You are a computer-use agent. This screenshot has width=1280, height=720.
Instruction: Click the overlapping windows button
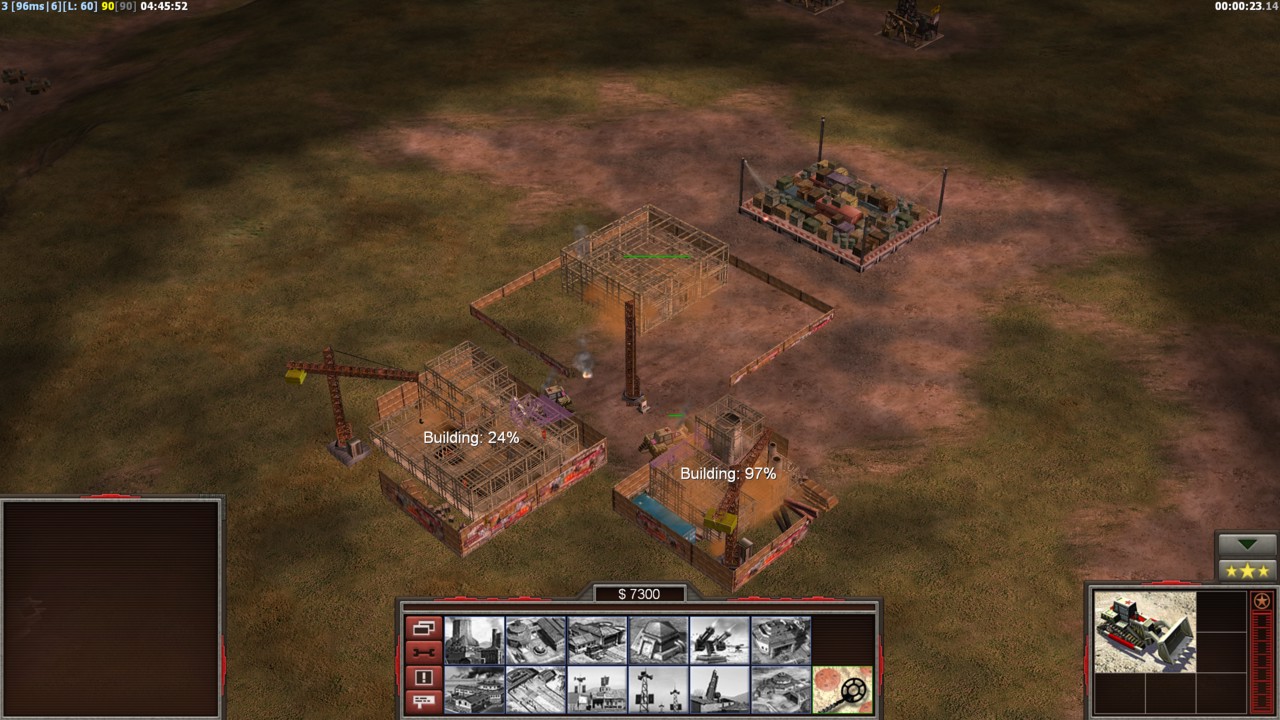(x=423, y=629)
